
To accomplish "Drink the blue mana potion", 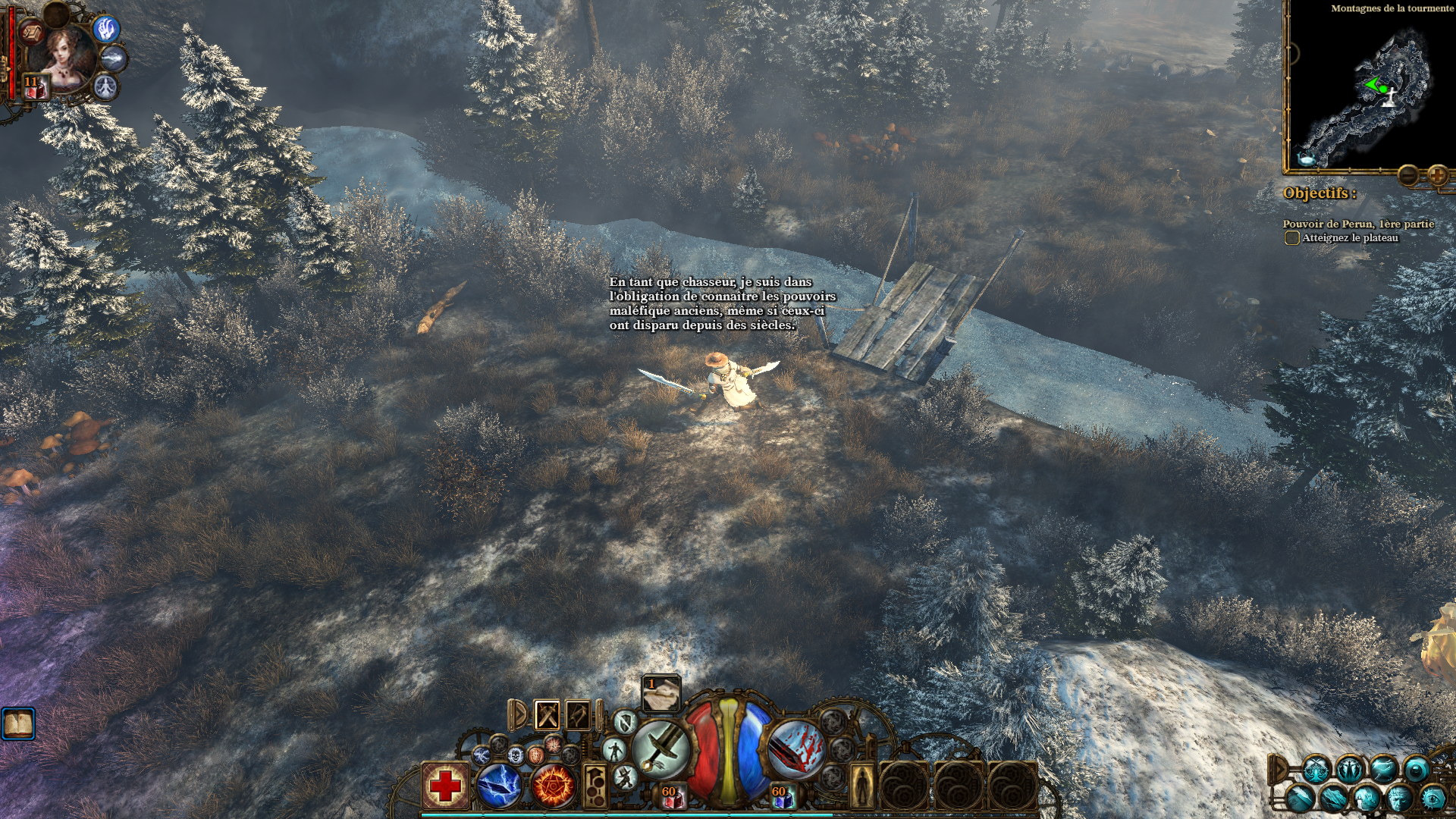I will point(781,795).
